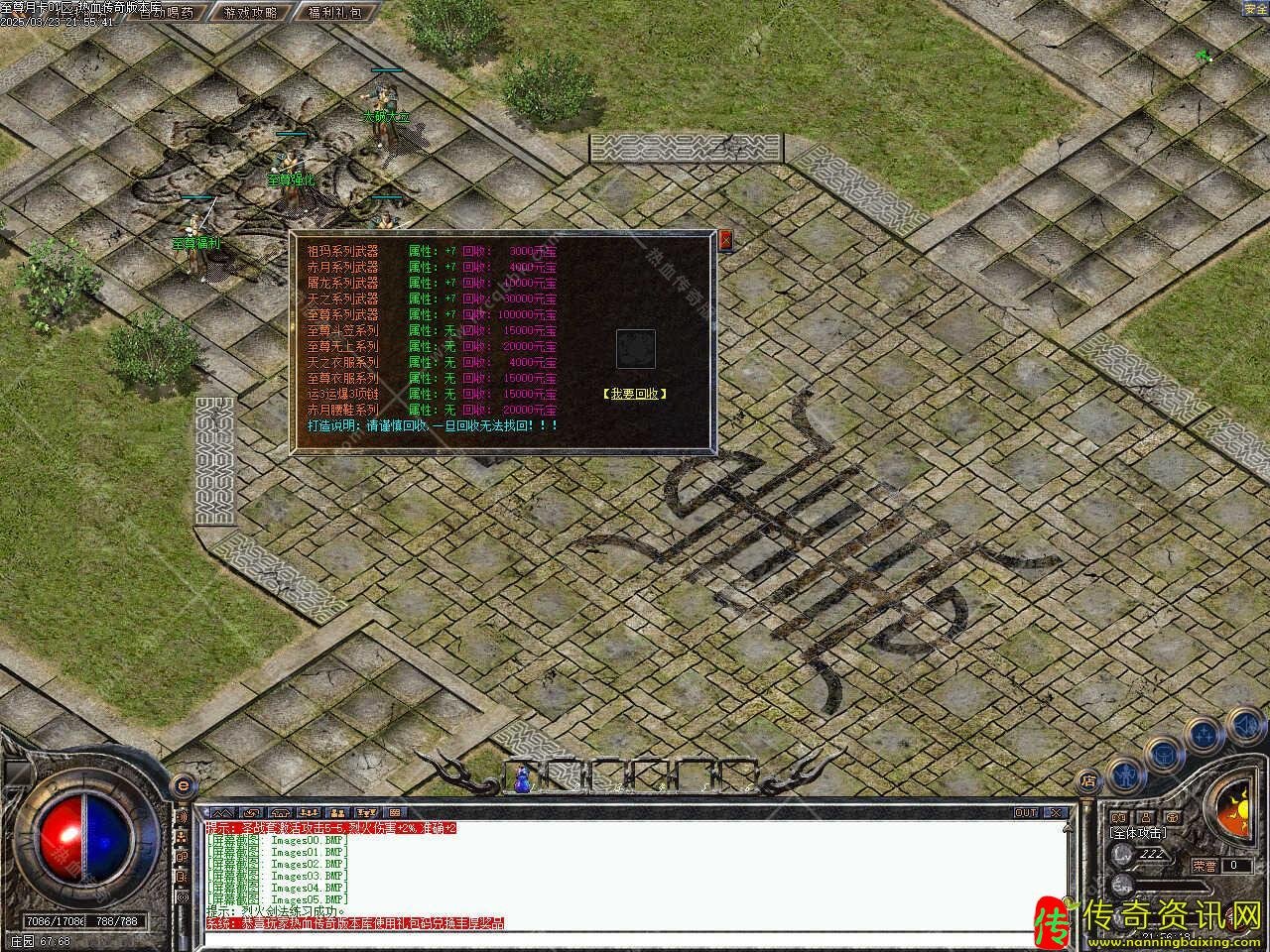Image resolution: width=1270 pixels, height=952 pixels.
Task: Click the OUT button above the chat
Action: [x=1026, y=813]
